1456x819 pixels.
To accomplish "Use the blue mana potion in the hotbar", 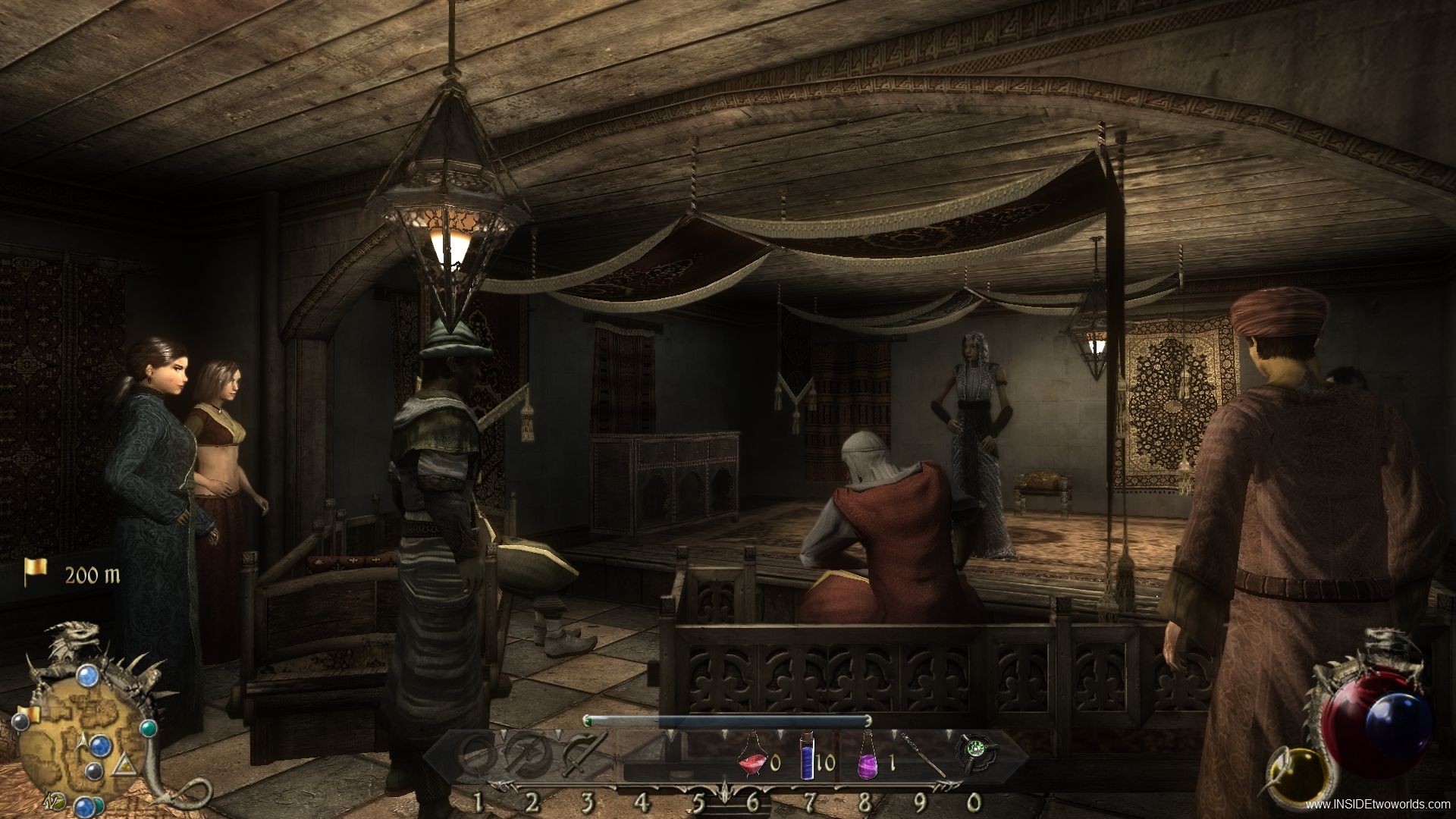I will (x=806, y=761).
